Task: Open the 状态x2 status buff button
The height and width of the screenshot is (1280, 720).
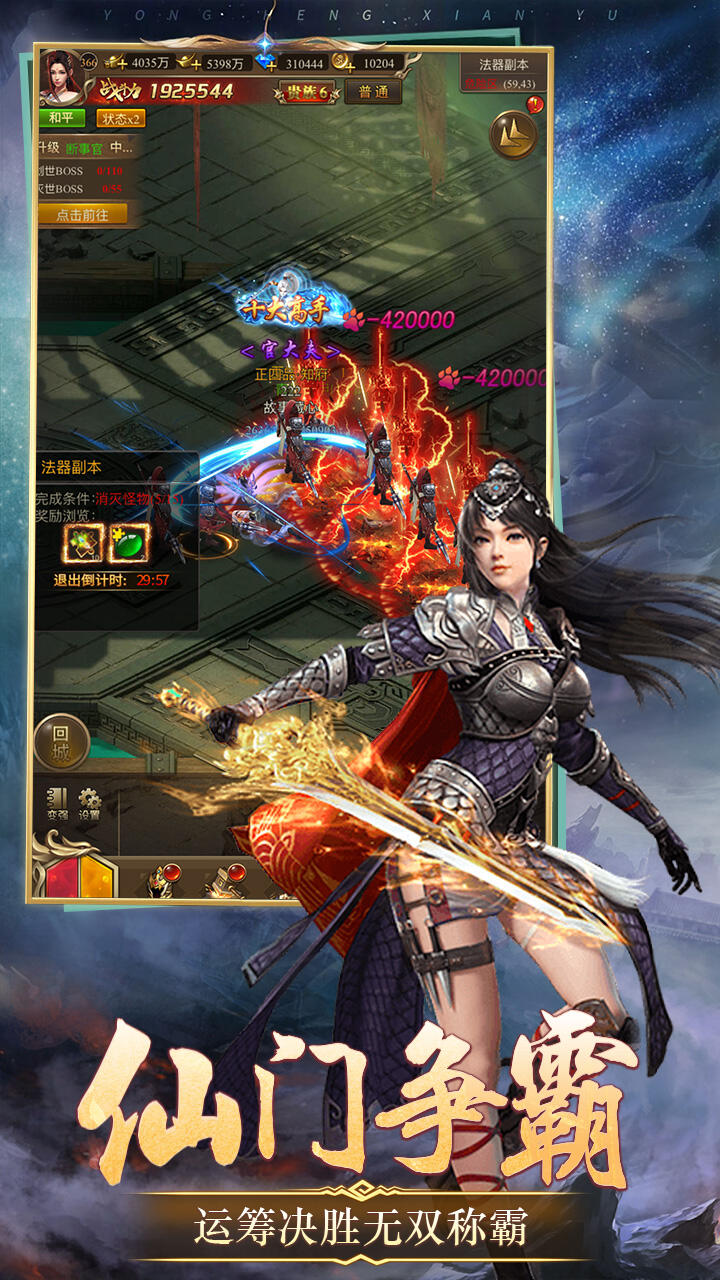Action: click(121, 118)
